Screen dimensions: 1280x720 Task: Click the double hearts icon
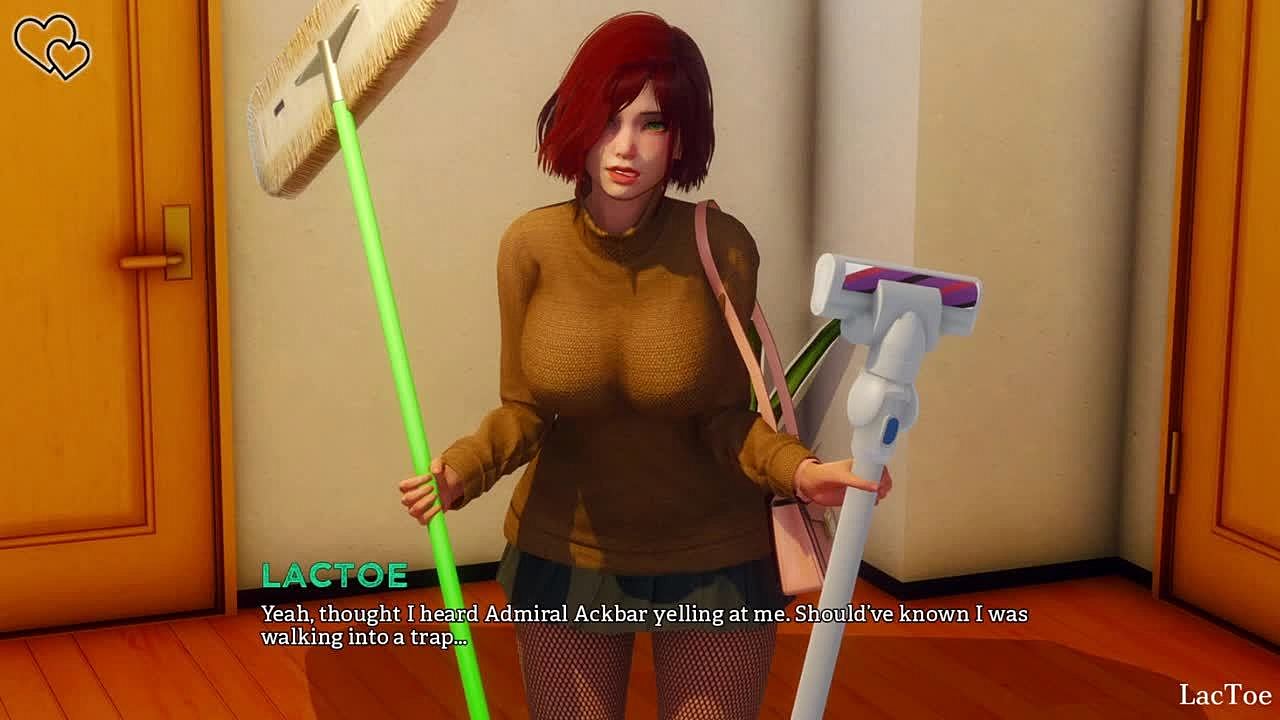[x=51, y=46]
